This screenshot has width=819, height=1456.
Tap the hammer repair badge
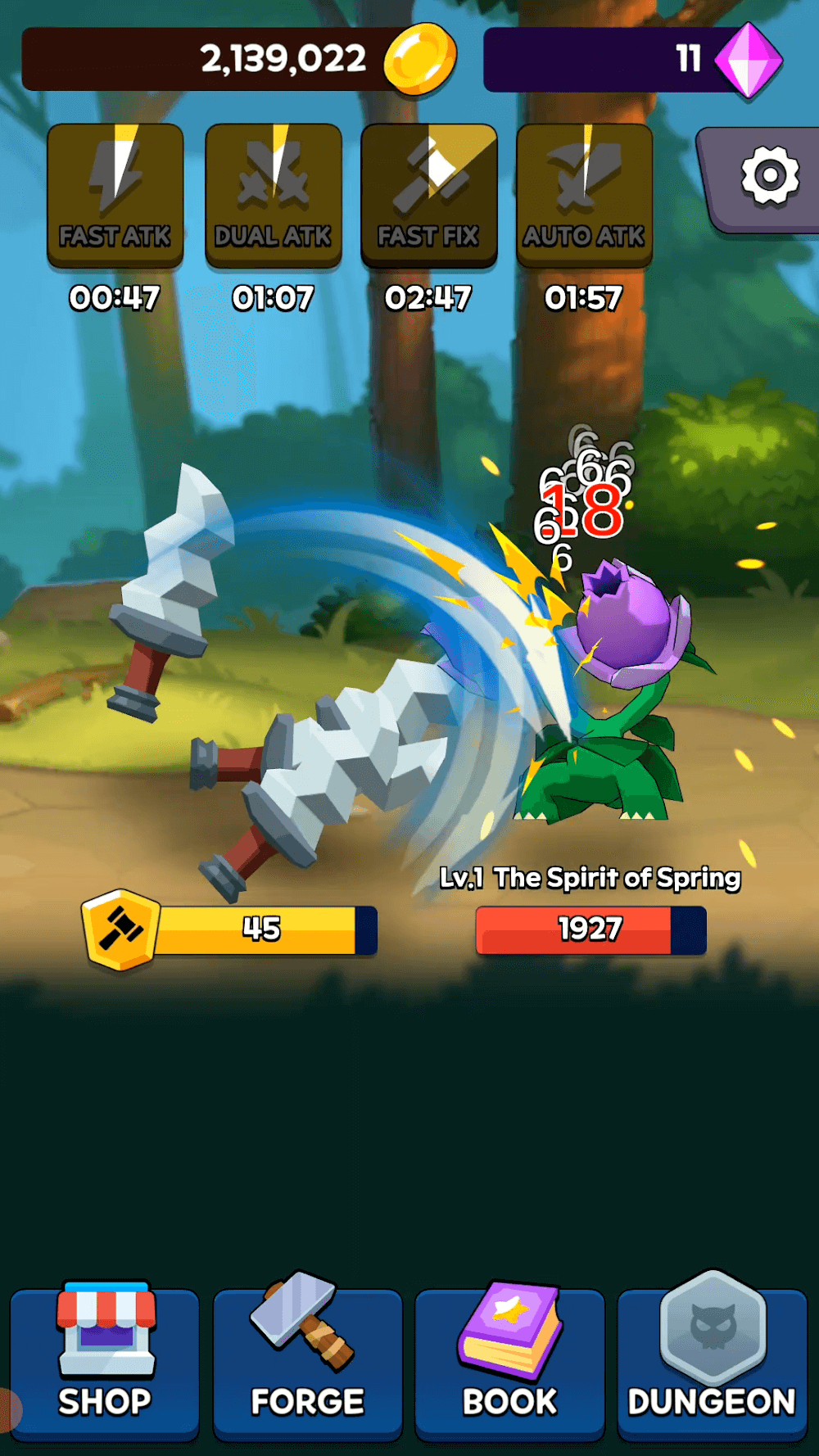(x=120, y=929)
